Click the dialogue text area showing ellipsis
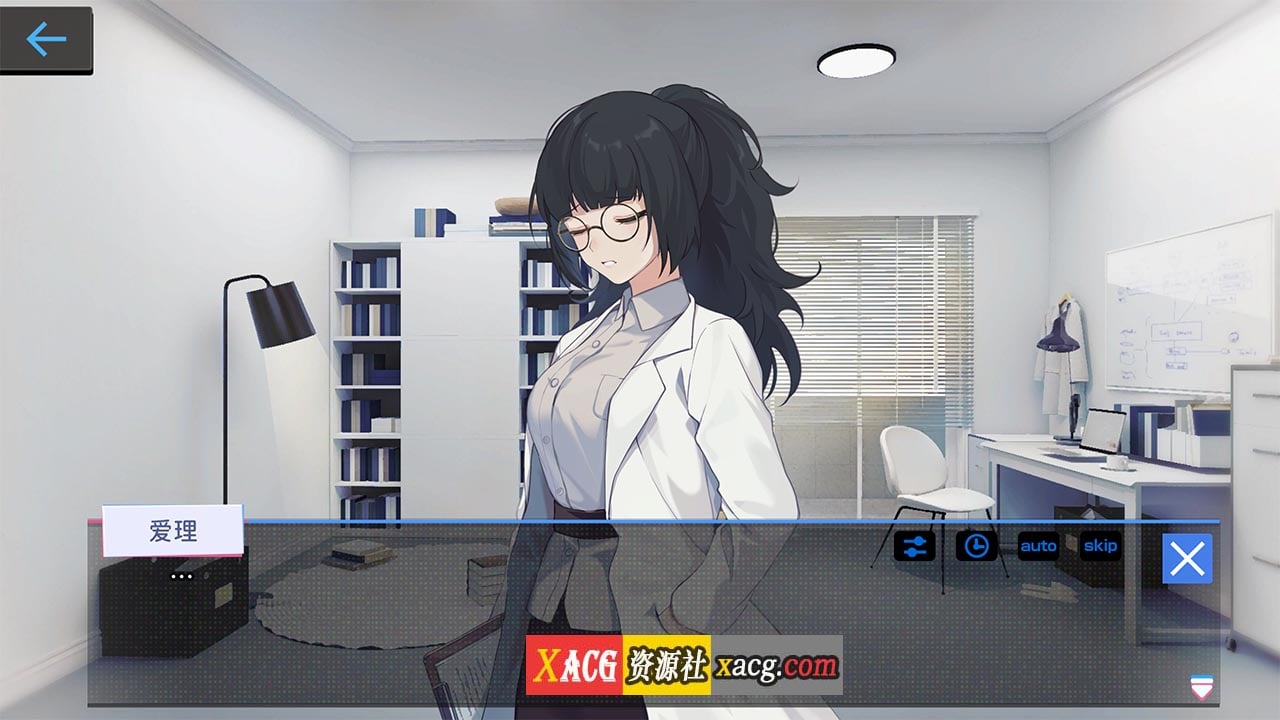The height and width of the screenshot is (720, 1280). (x=180, y=577)
